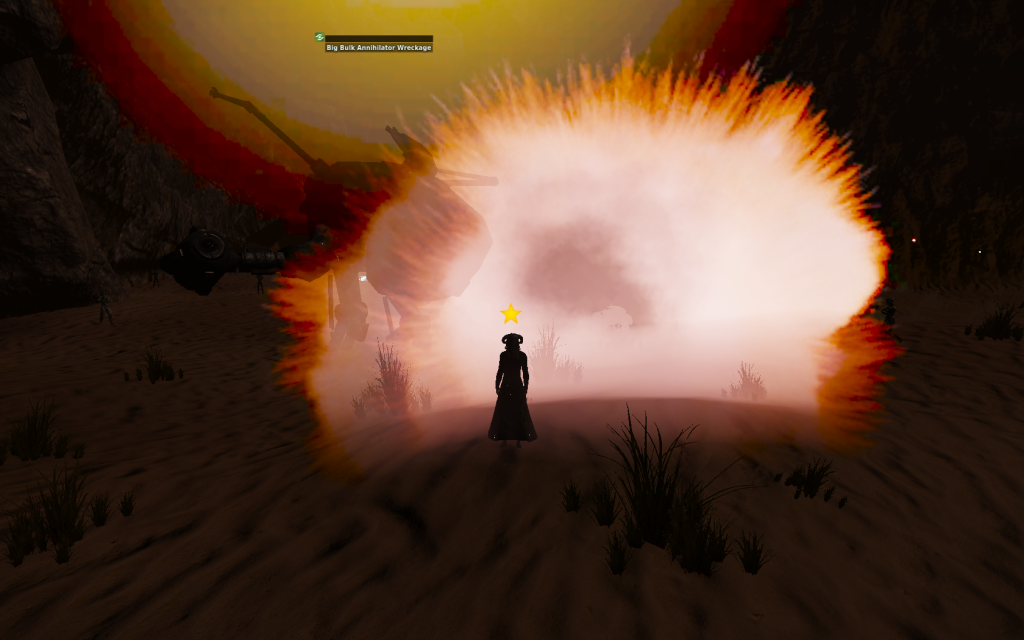Select the Big Bulk Annihilator Wreckage nameplate
Screen dimensions: 1024x640
pos(379,48)
